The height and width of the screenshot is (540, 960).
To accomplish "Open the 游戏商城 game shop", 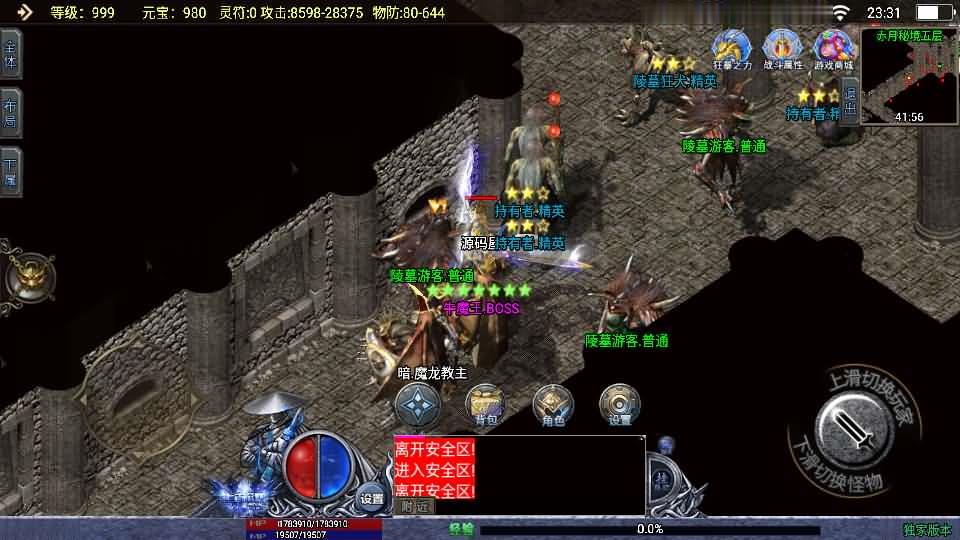I will pos(833,50).
